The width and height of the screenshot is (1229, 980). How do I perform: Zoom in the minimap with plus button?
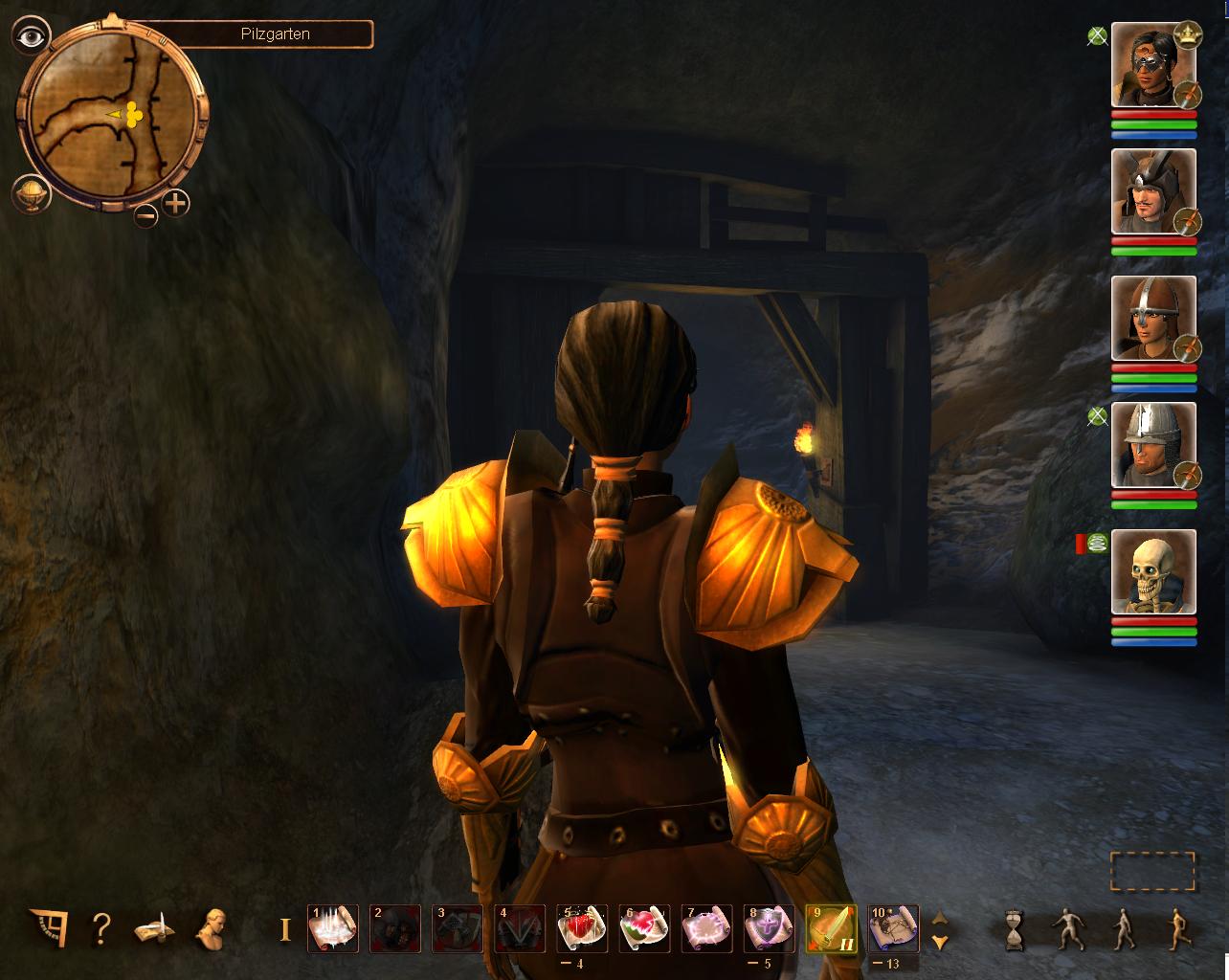click(176, 203)
